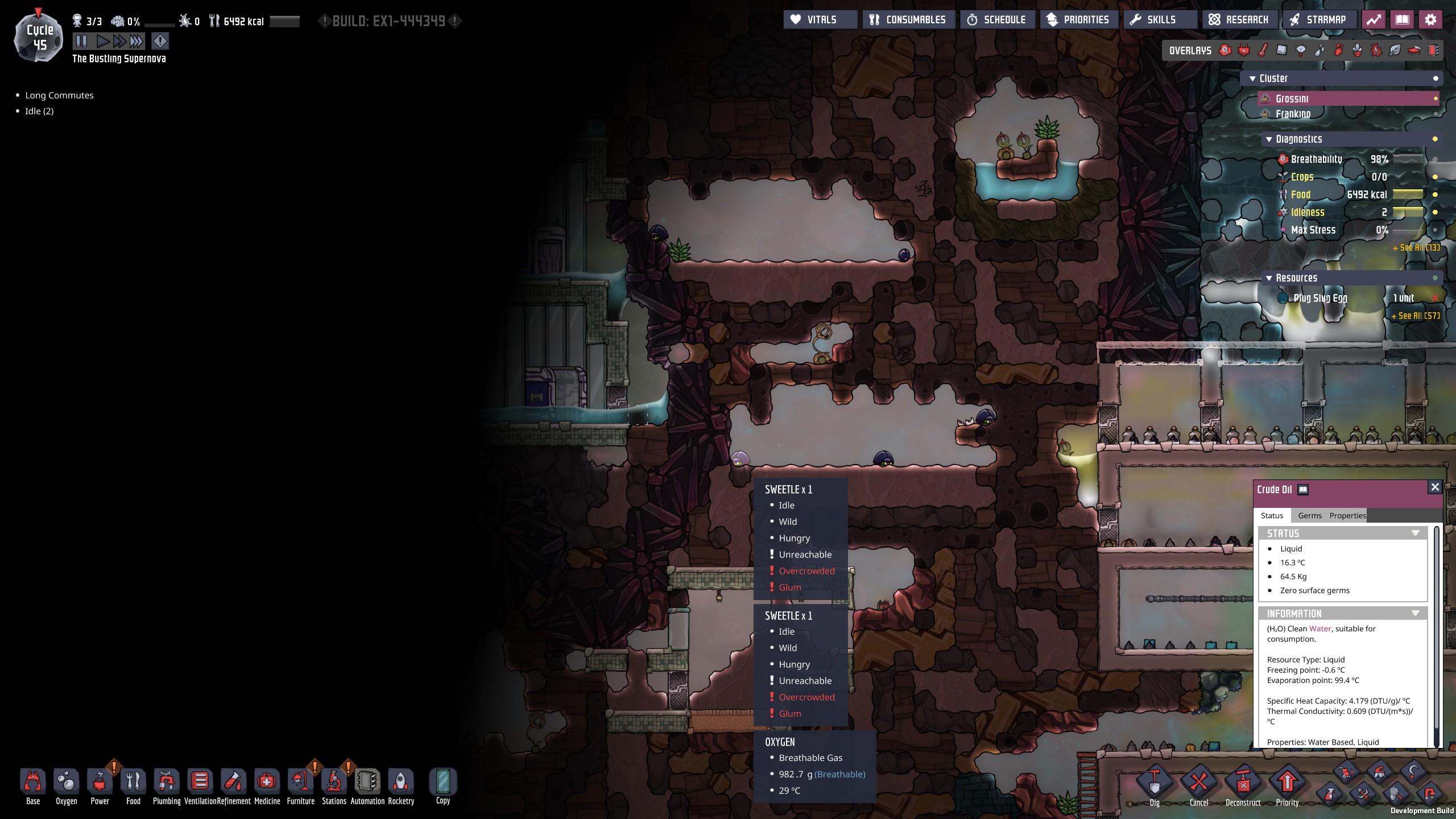Open the Schedule screen

click(997, 20)
